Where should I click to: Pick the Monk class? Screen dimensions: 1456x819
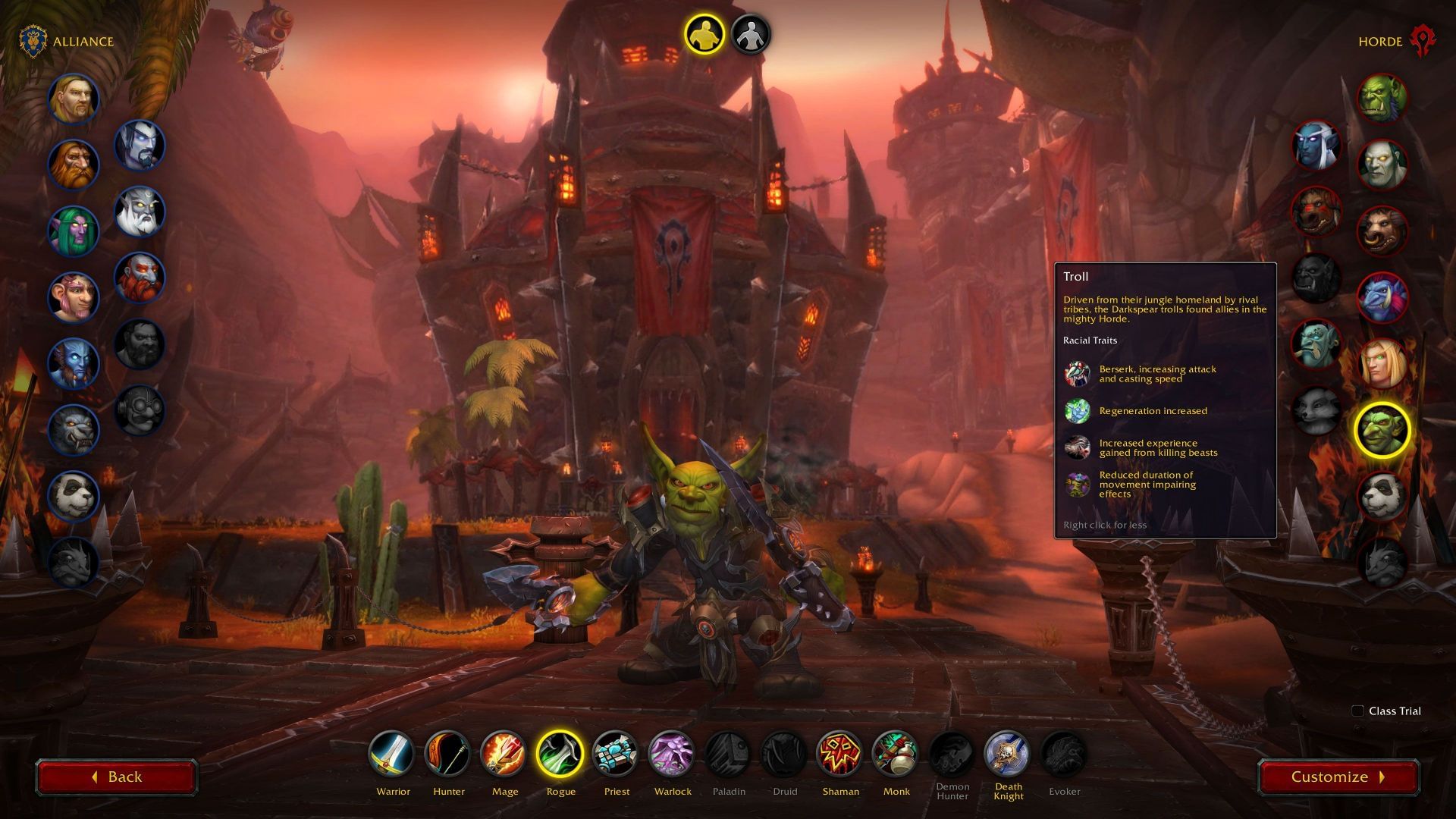(896, 755)
